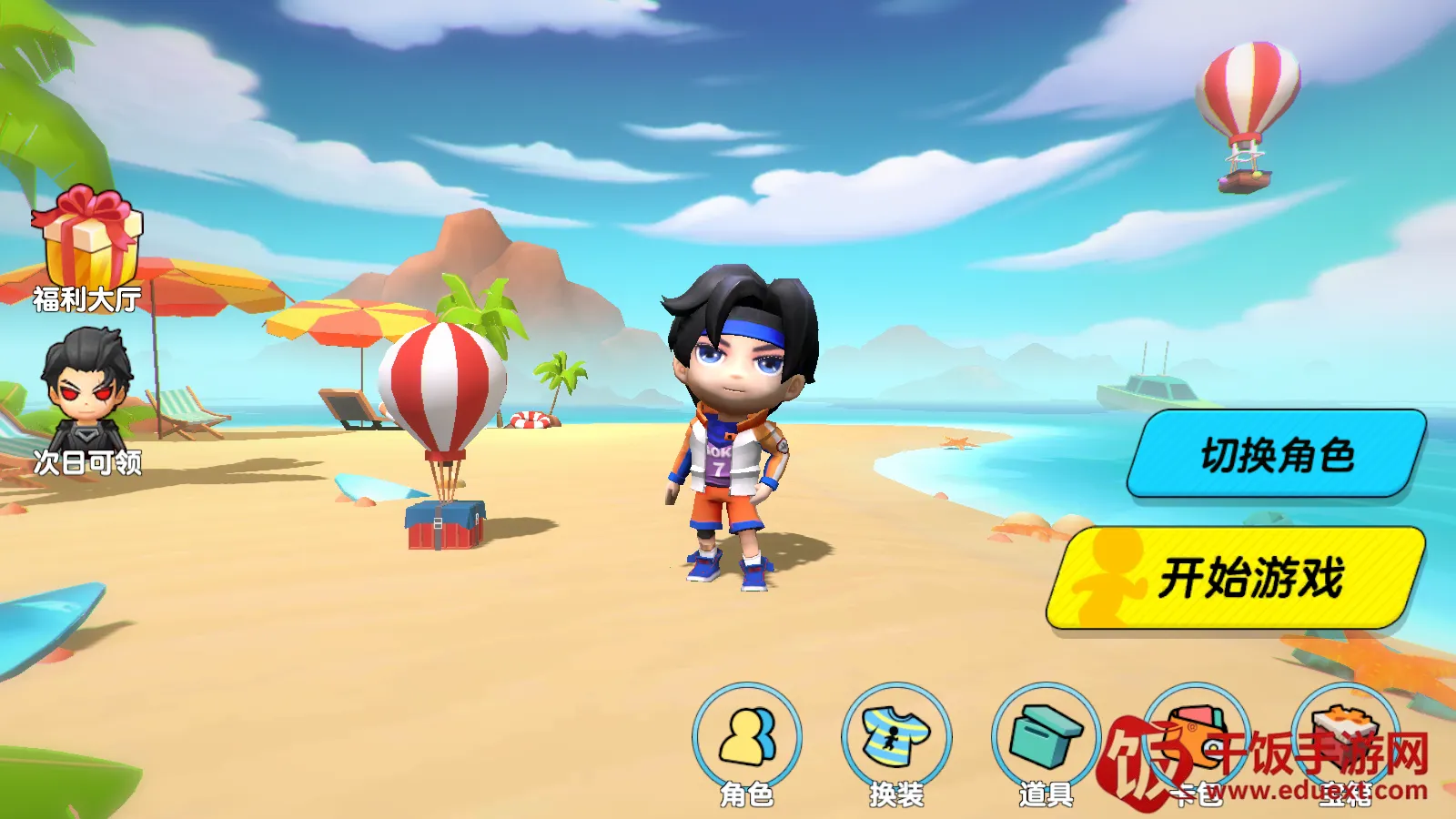The height and width of the screenshot is (819, 1456).
Task: Click the blue 切换角色 switch character button
Action: pos(1276,454)
